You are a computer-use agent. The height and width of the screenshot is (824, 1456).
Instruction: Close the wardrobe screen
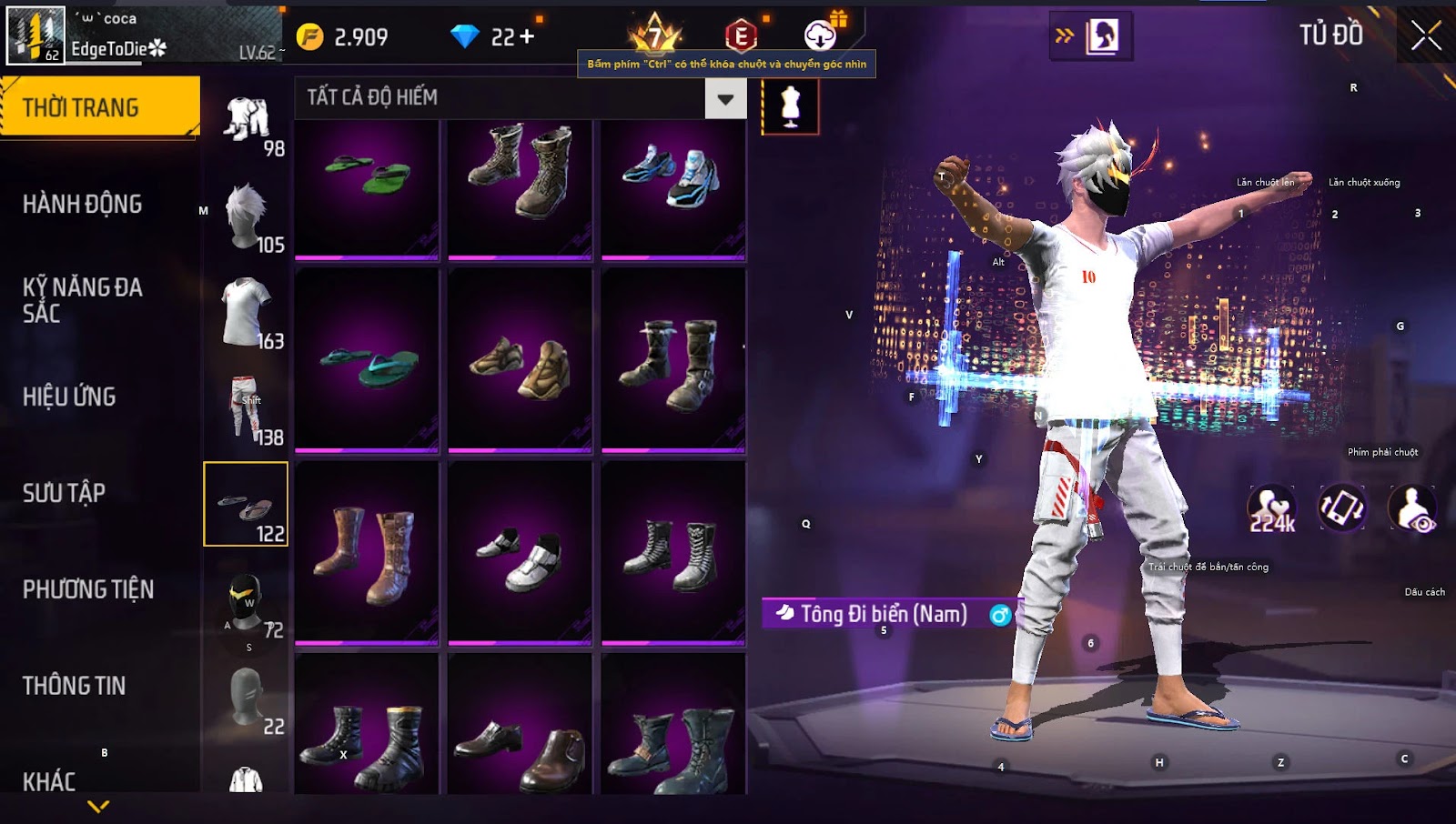click(x=1426, y=36)
